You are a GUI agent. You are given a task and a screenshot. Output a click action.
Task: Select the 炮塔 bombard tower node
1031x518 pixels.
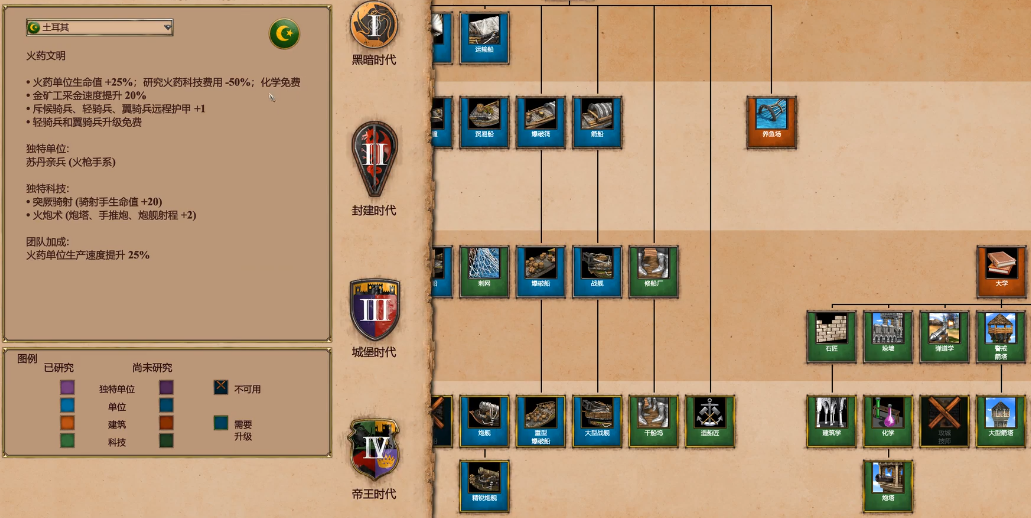tap(888, 485)
